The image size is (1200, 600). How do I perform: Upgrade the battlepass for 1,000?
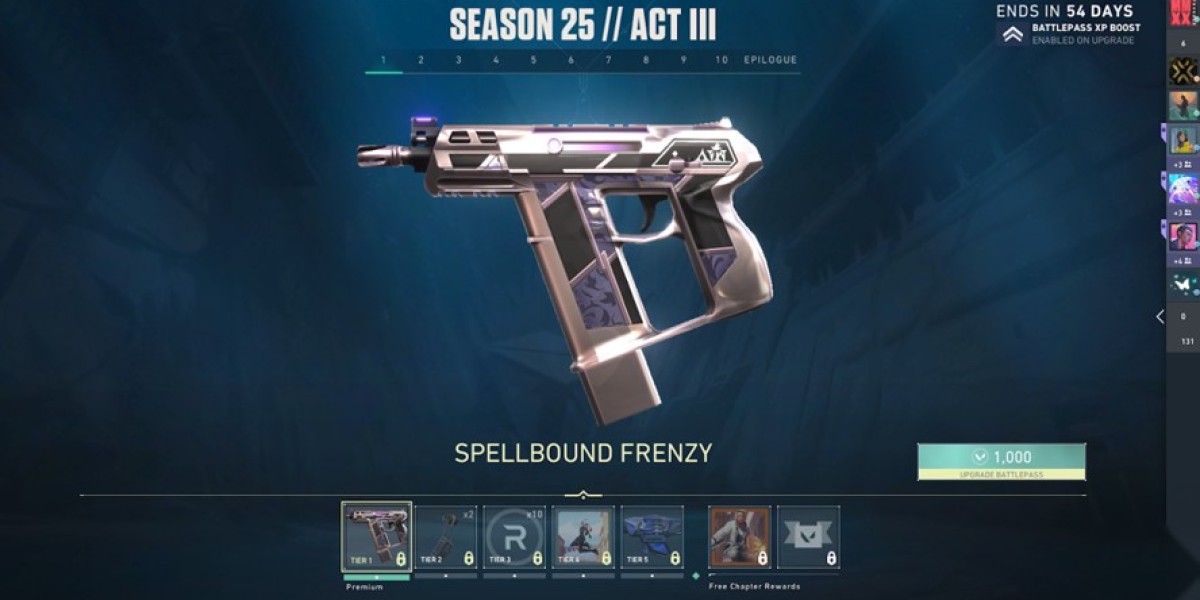(1001, 461)
